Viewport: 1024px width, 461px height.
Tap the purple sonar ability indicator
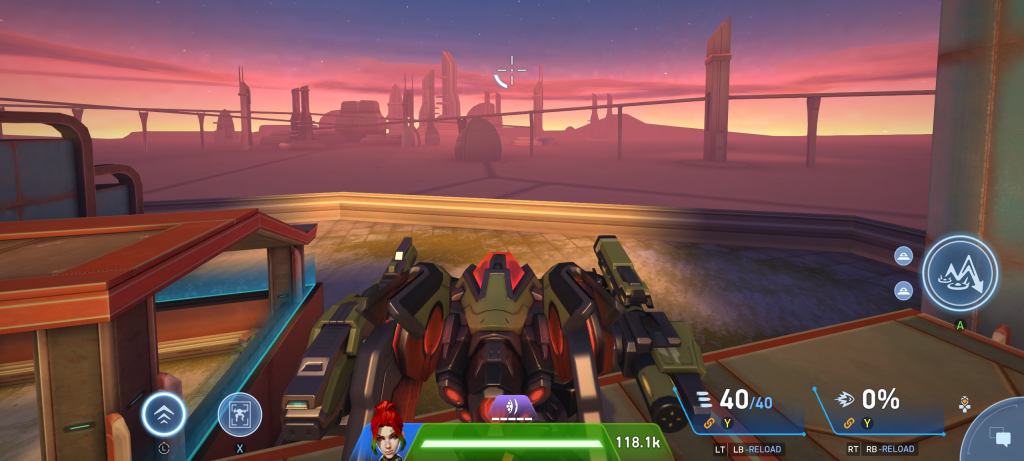pyautogui.click(x=511, y=406)
